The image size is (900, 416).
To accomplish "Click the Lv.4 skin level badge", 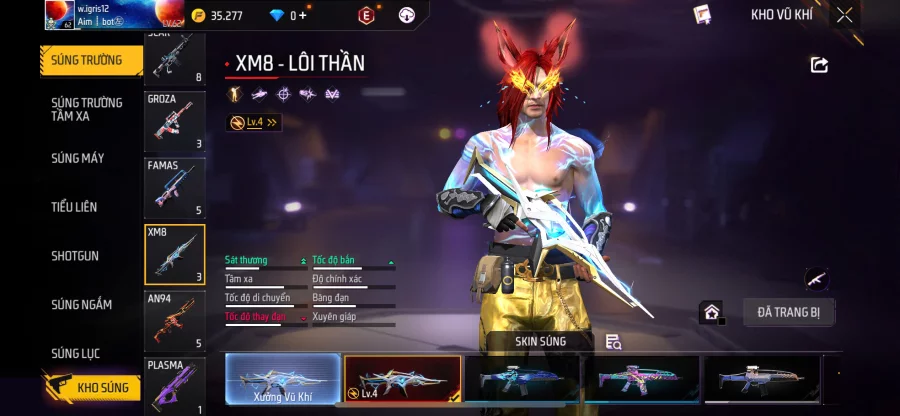I will pos(254,122).
